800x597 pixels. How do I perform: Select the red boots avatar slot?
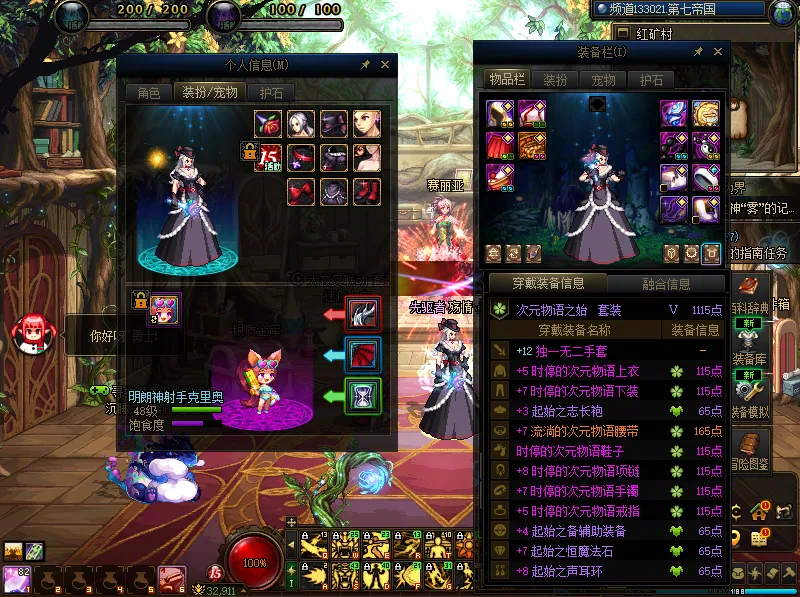click(x=365, y=189)
